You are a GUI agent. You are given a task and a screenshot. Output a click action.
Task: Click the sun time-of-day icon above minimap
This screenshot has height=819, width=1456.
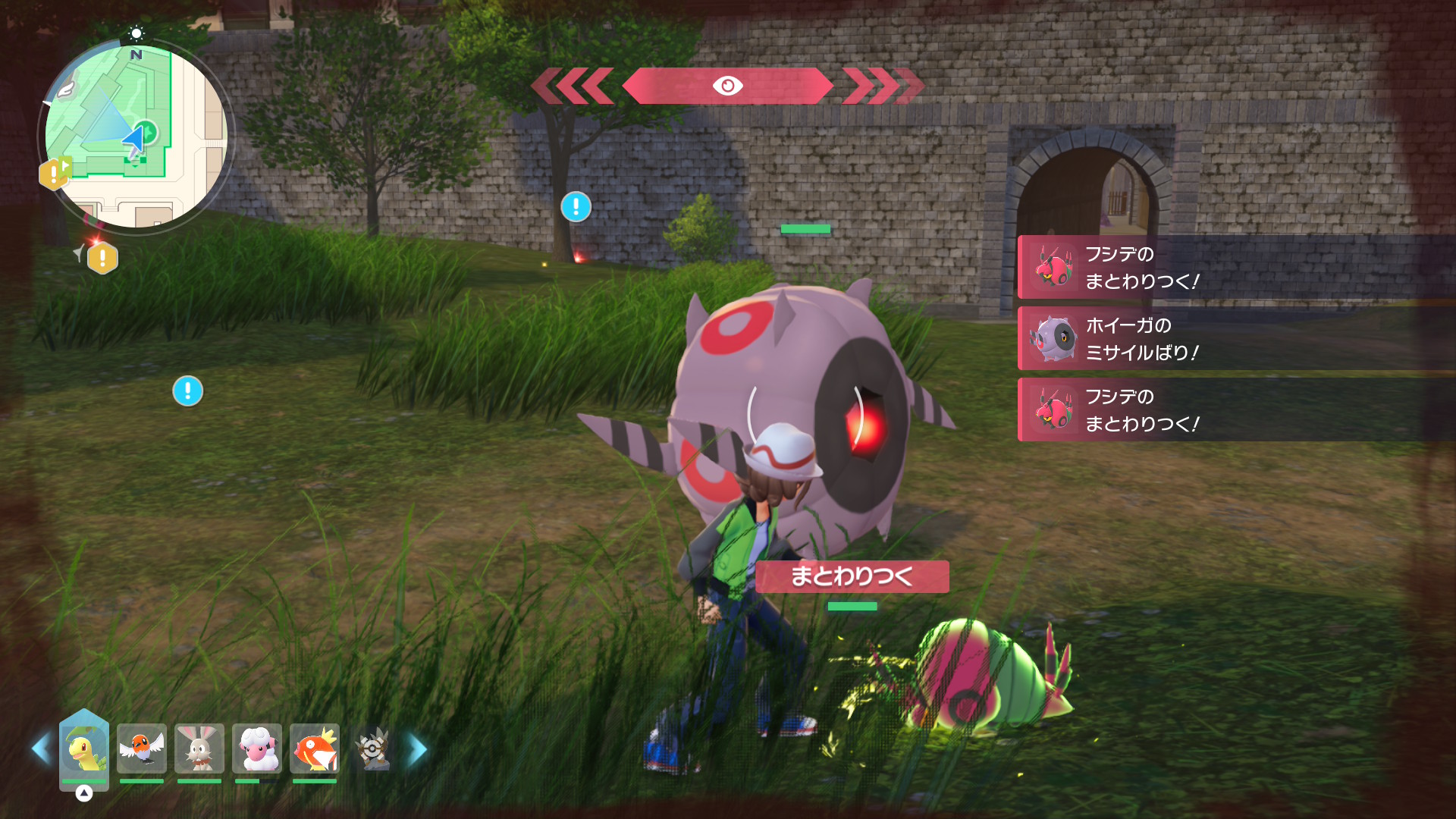(136, 33)
